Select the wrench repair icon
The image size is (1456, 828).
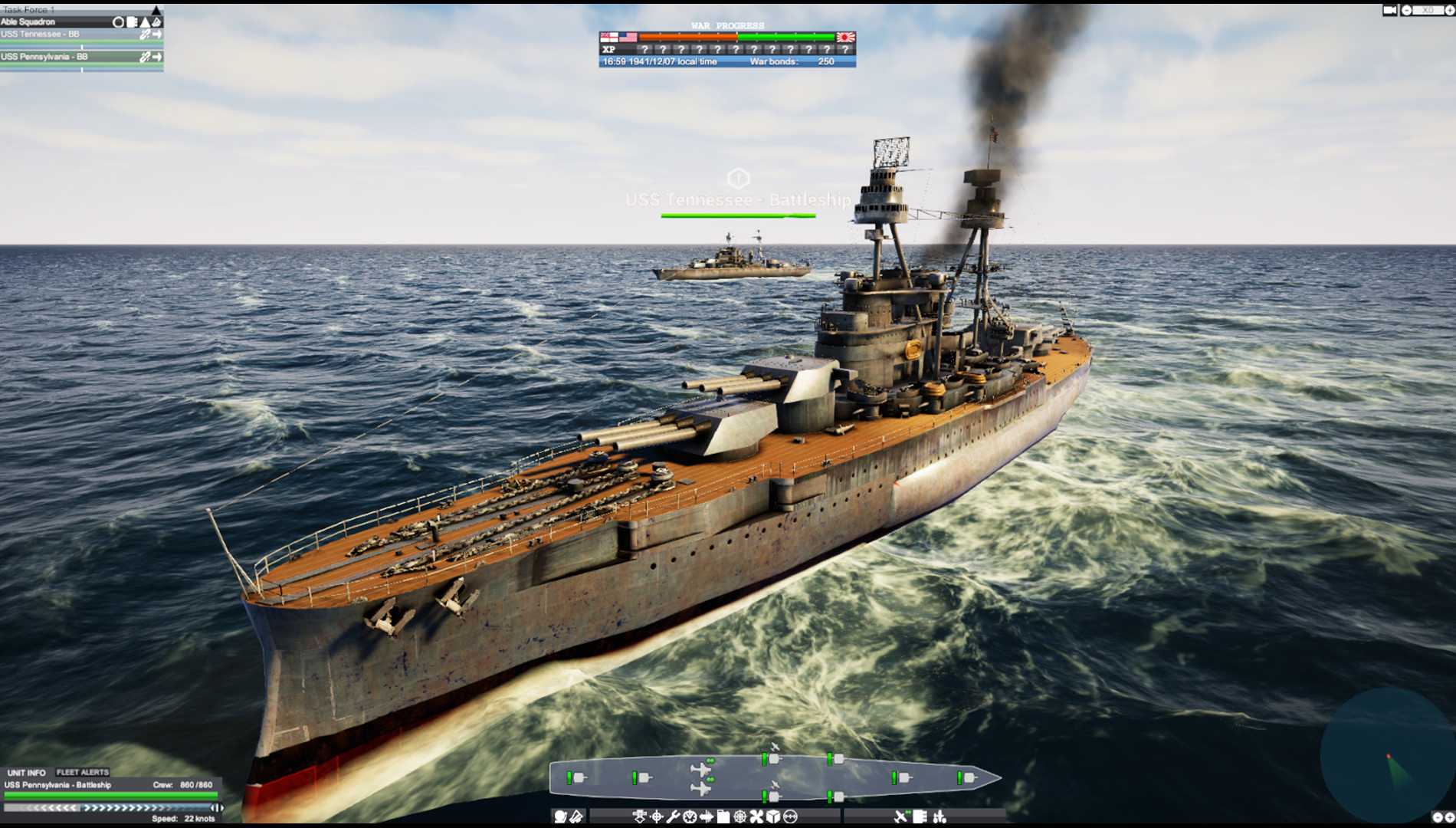[674, 817]
